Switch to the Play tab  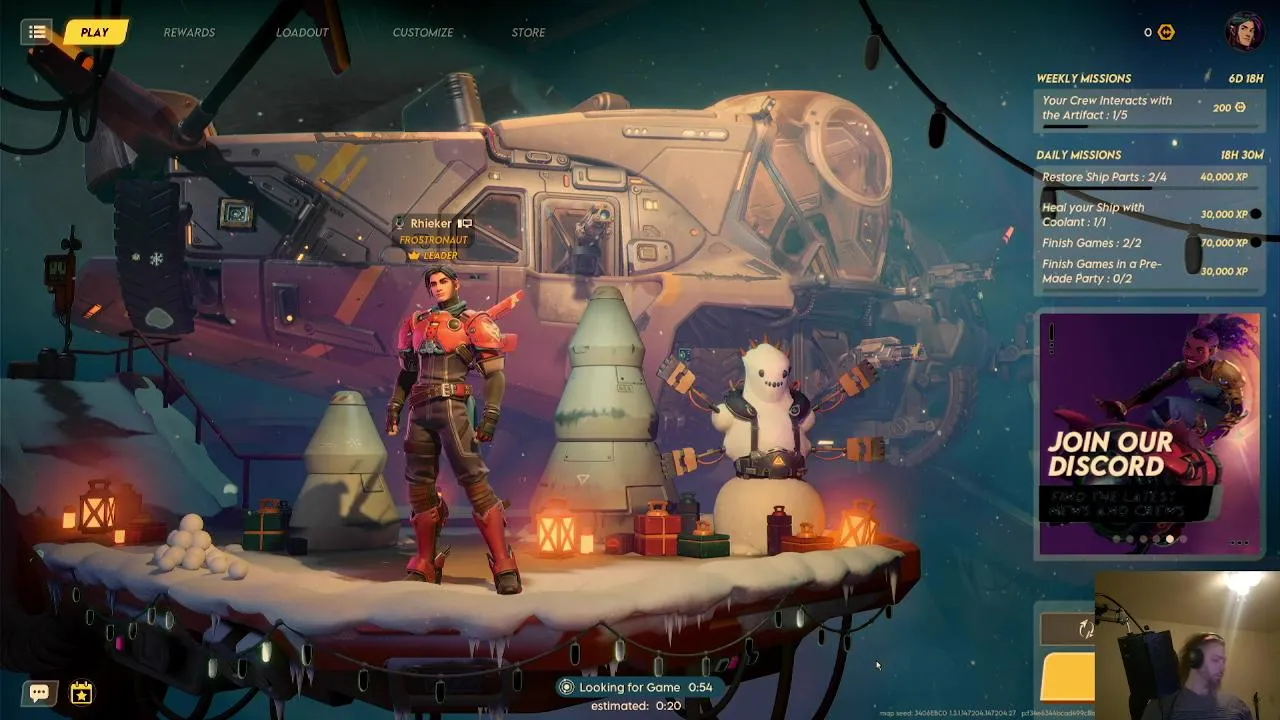point(95,32)
